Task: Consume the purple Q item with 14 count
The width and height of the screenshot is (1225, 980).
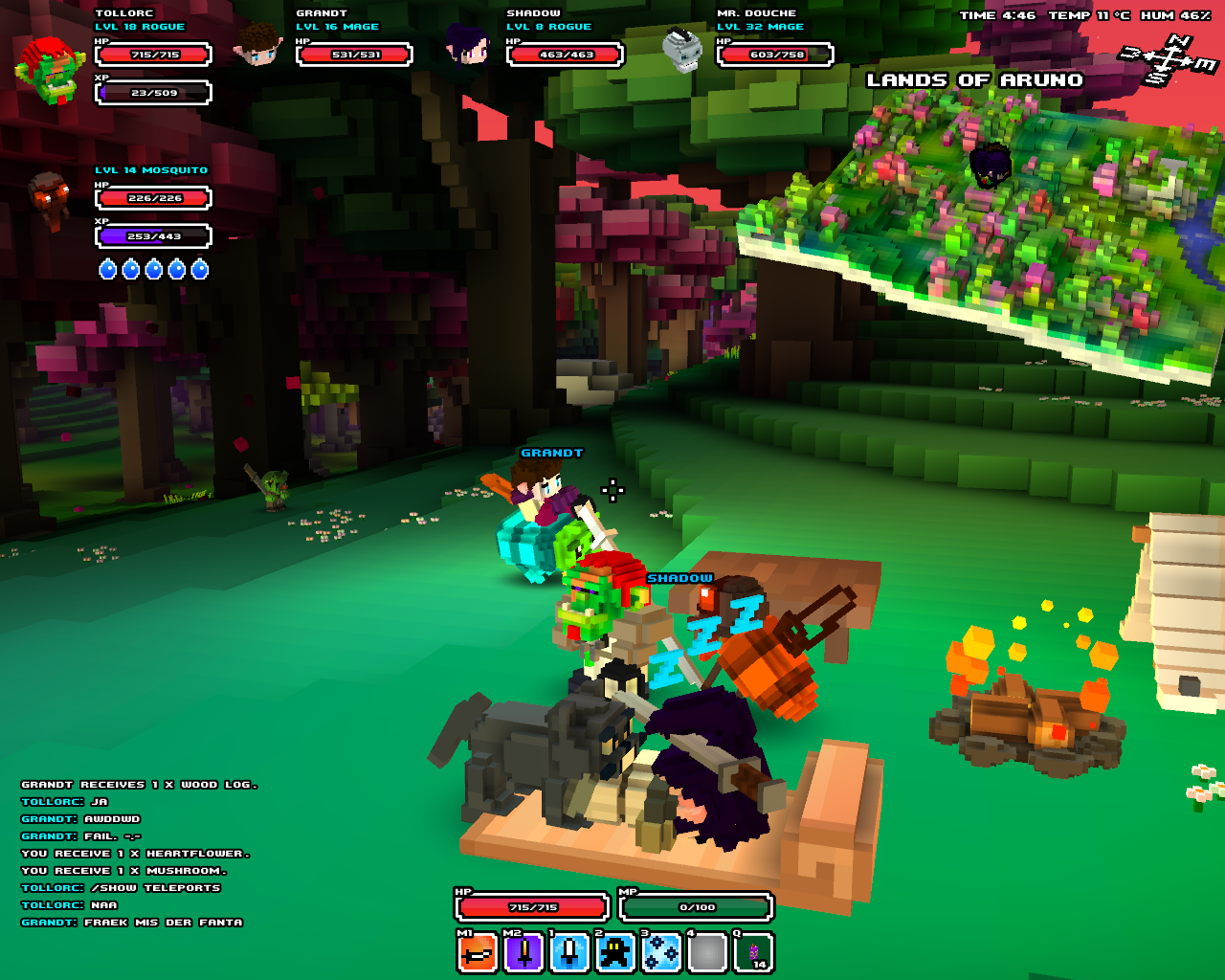Action: [x=753, y=952]
